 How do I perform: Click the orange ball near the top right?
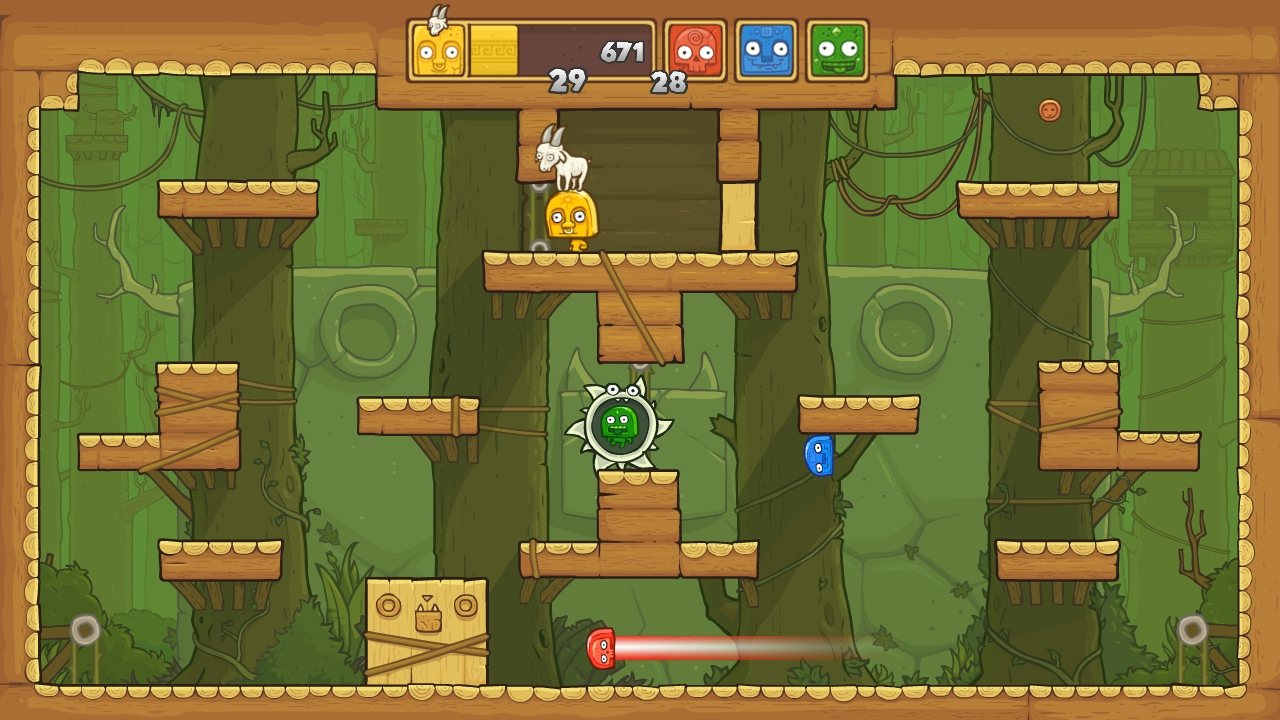[x=1049, y=110]
